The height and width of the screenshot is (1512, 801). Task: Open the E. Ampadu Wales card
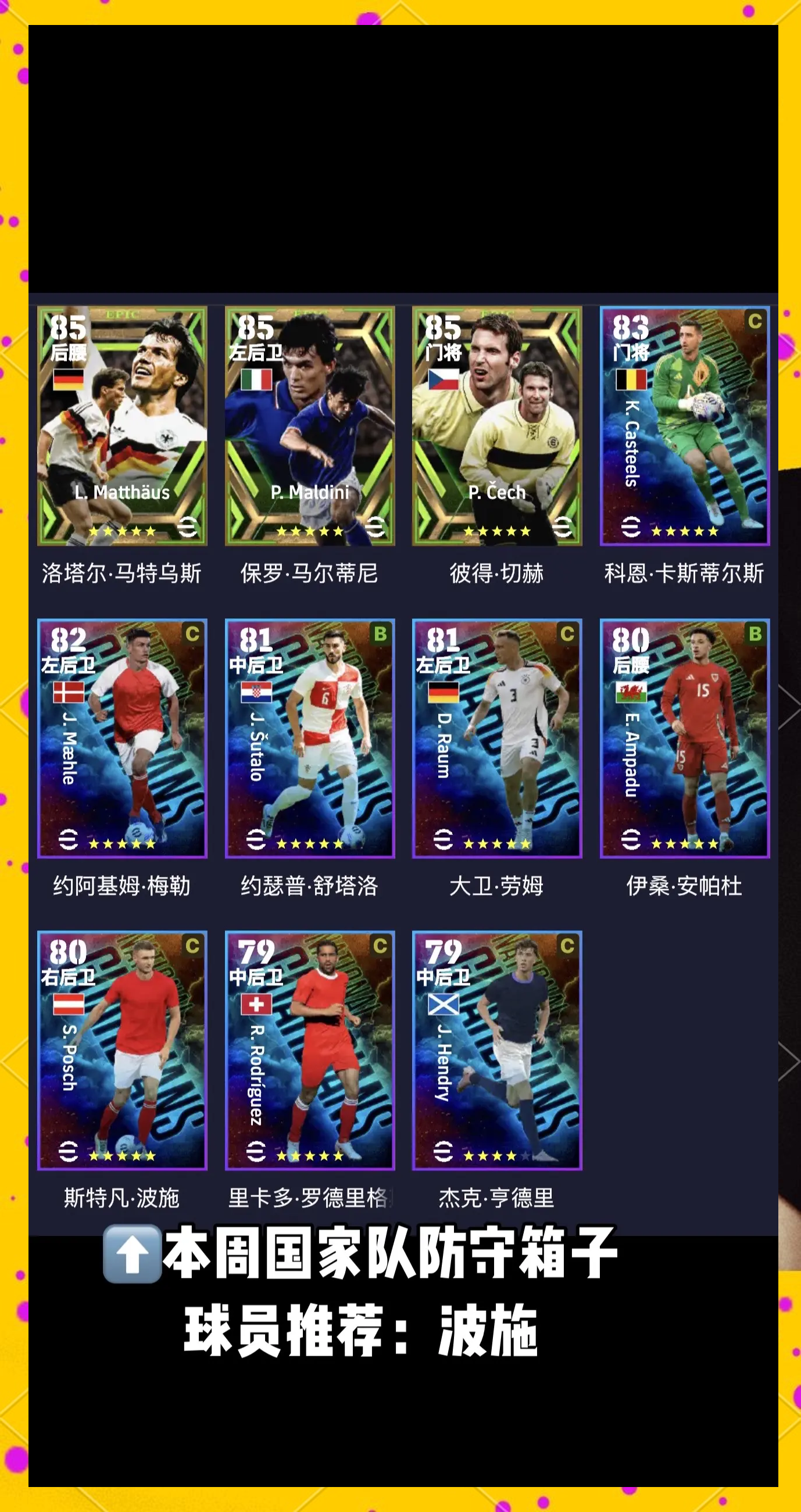pos(684,739)
